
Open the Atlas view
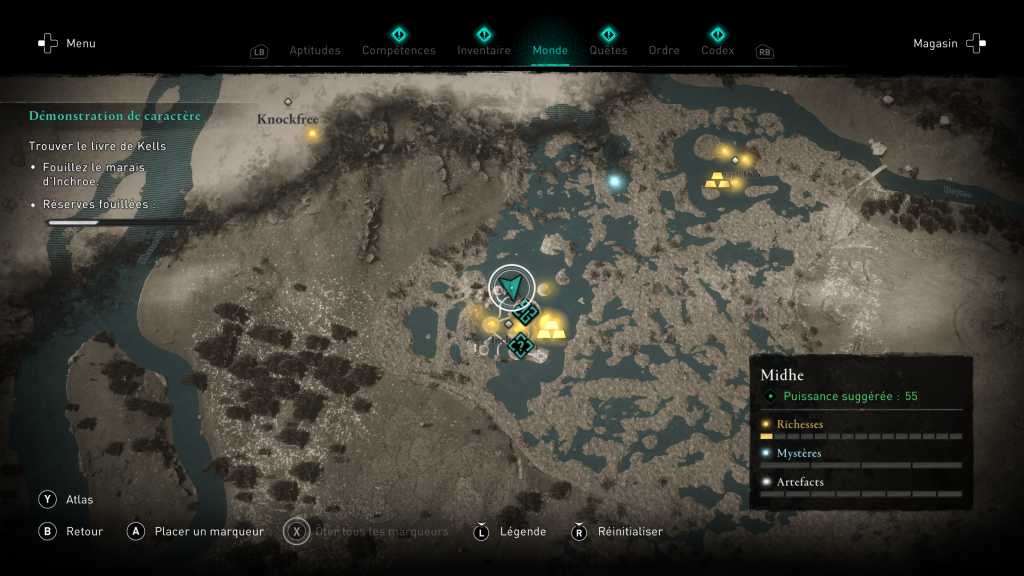66,499
